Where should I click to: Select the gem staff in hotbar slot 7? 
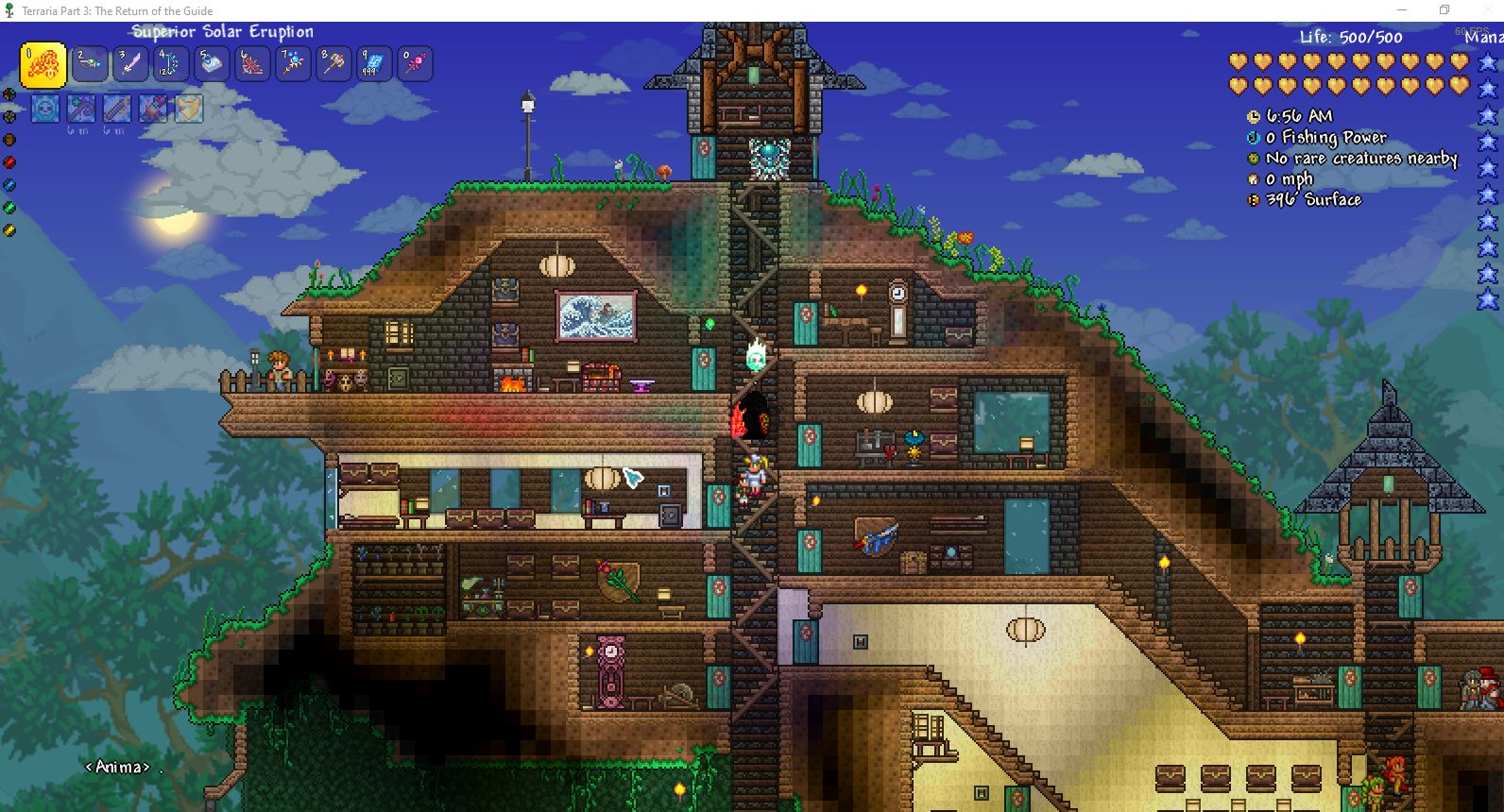292,63
